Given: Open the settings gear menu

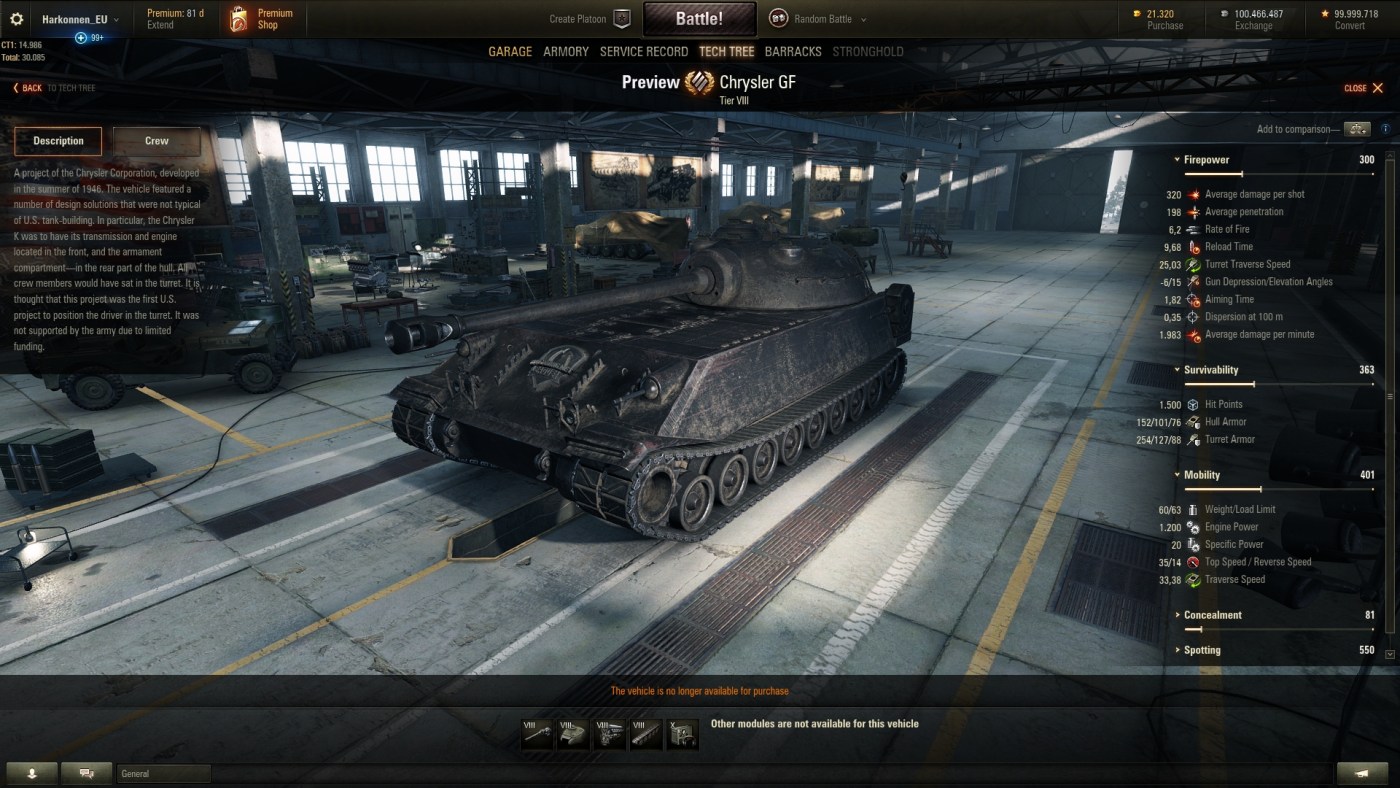Looking at the screenshot, I should (x=16, y=19).
